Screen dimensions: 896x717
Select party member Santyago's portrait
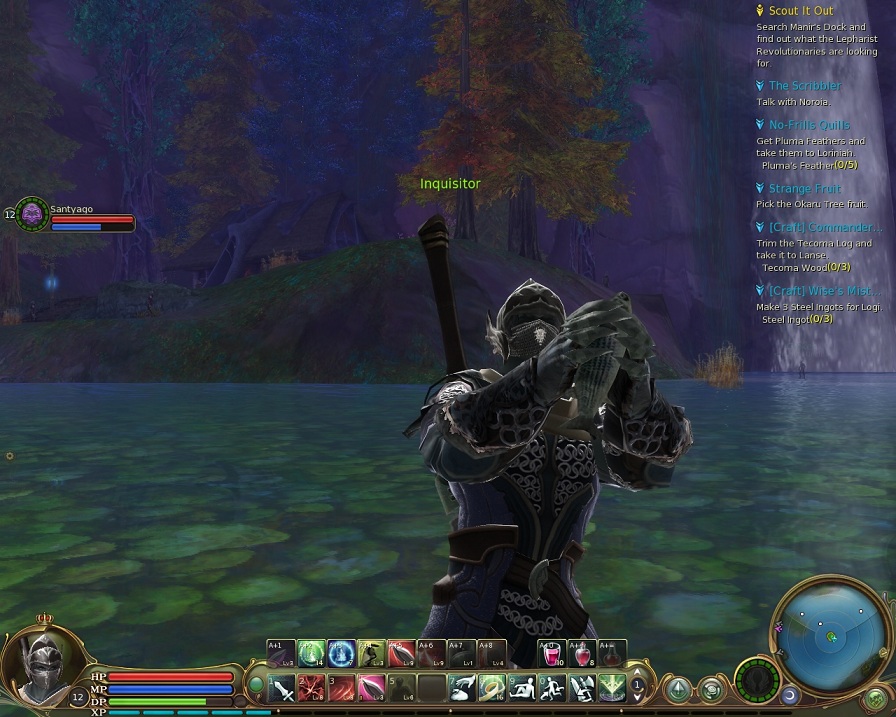33,213
